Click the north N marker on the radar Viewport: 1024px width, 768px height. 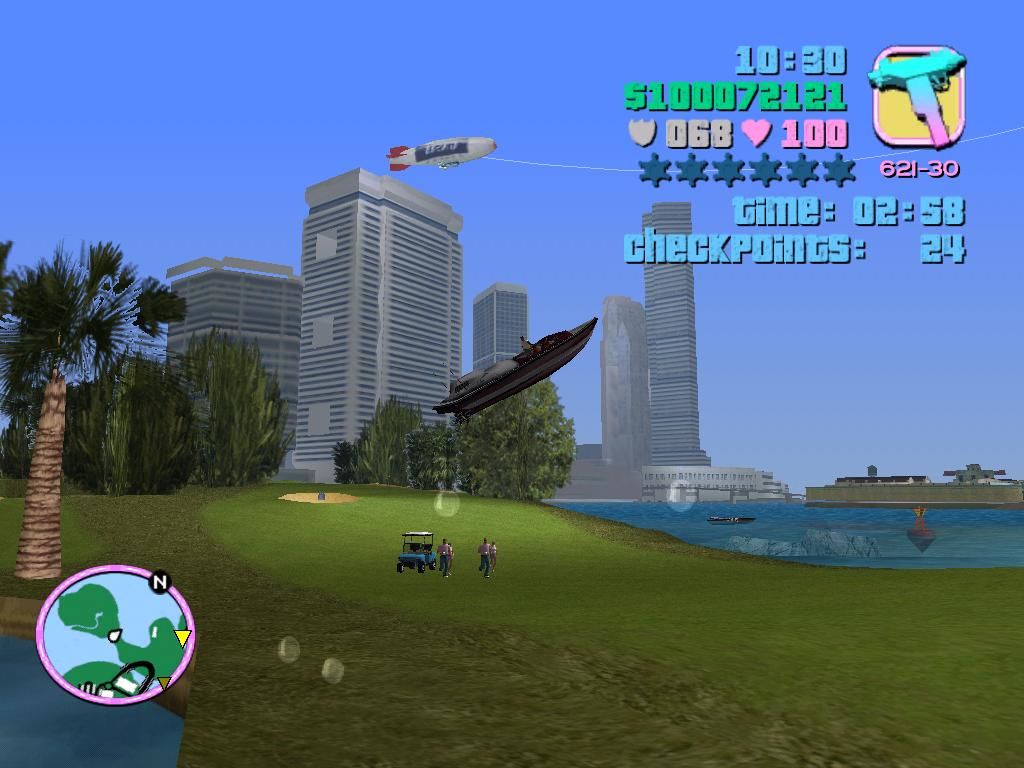pos(159,583)
